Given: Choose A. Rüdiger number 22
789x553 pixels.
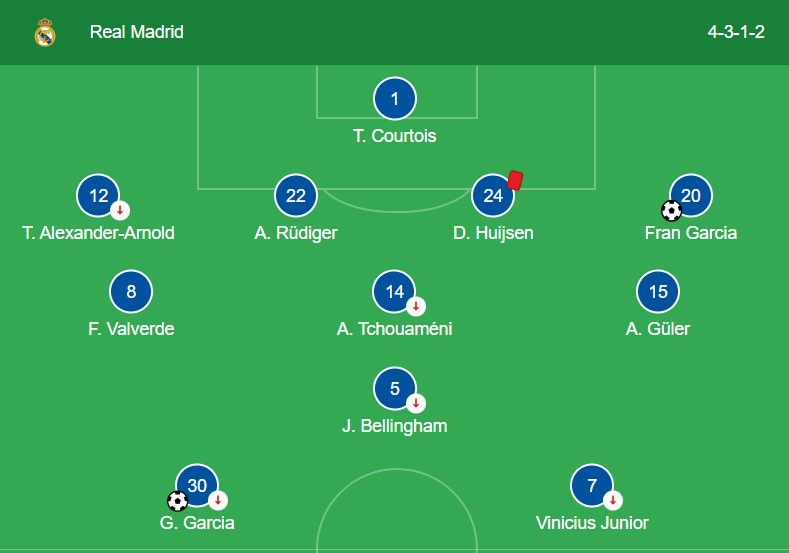Looking at the screenshot, I should (296, 196).
